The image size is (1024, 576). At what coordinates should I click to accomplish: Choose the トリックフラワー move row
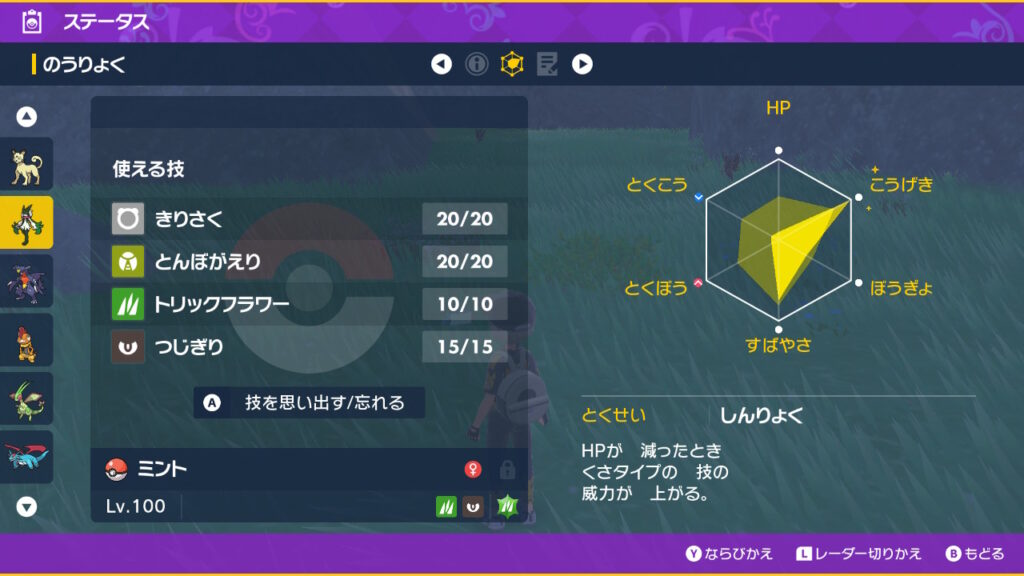click(x=309, y=304)
